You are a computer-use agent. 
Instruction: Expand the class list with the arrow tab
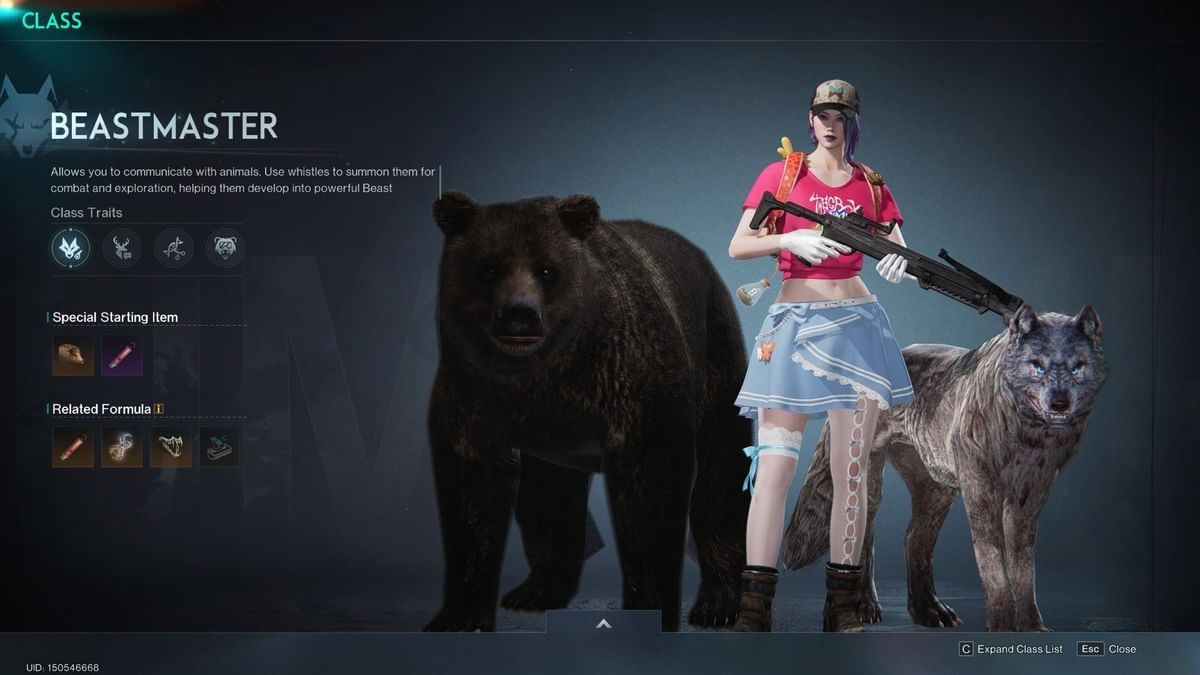(x=603, y=622)
